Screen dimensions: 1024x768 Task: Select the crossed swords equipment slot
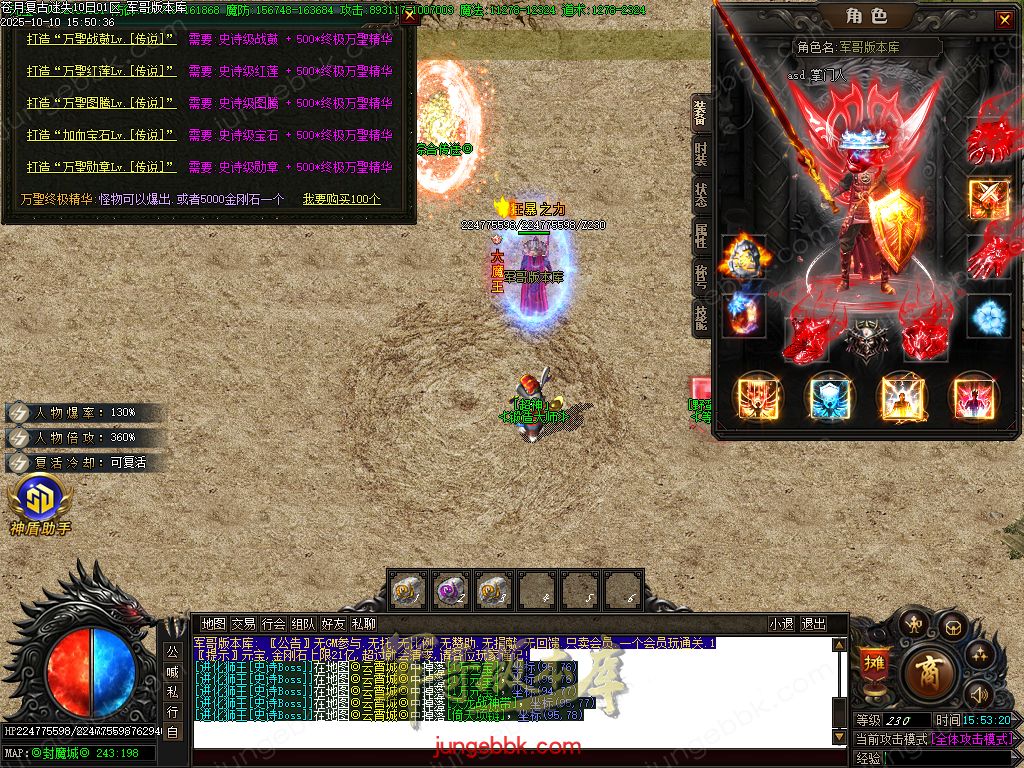click(x=988, y=198)
